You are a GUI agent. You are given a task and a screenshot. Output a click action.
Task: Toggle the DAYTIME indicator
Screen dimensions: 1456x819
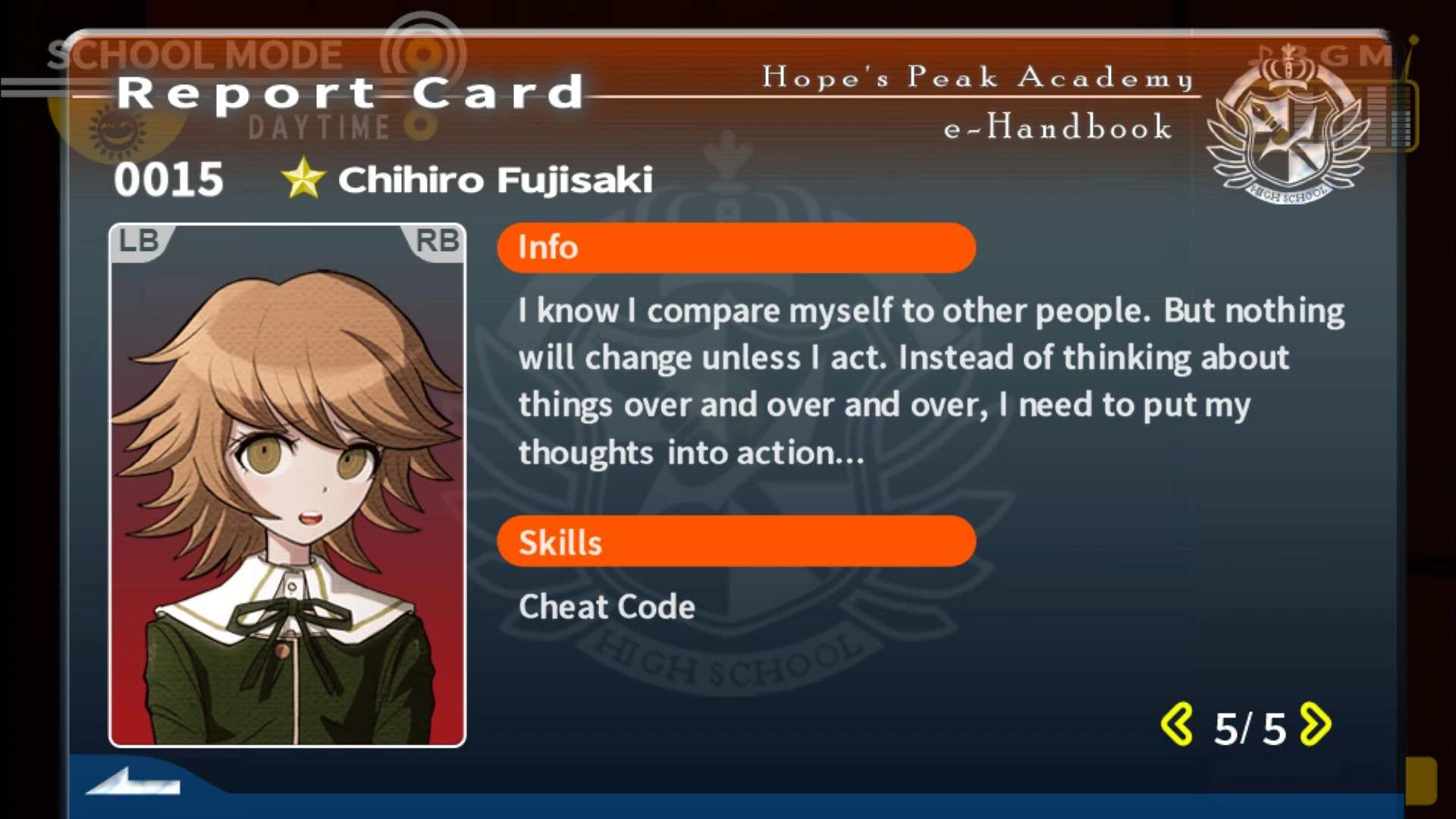click(x=317, y=127)
